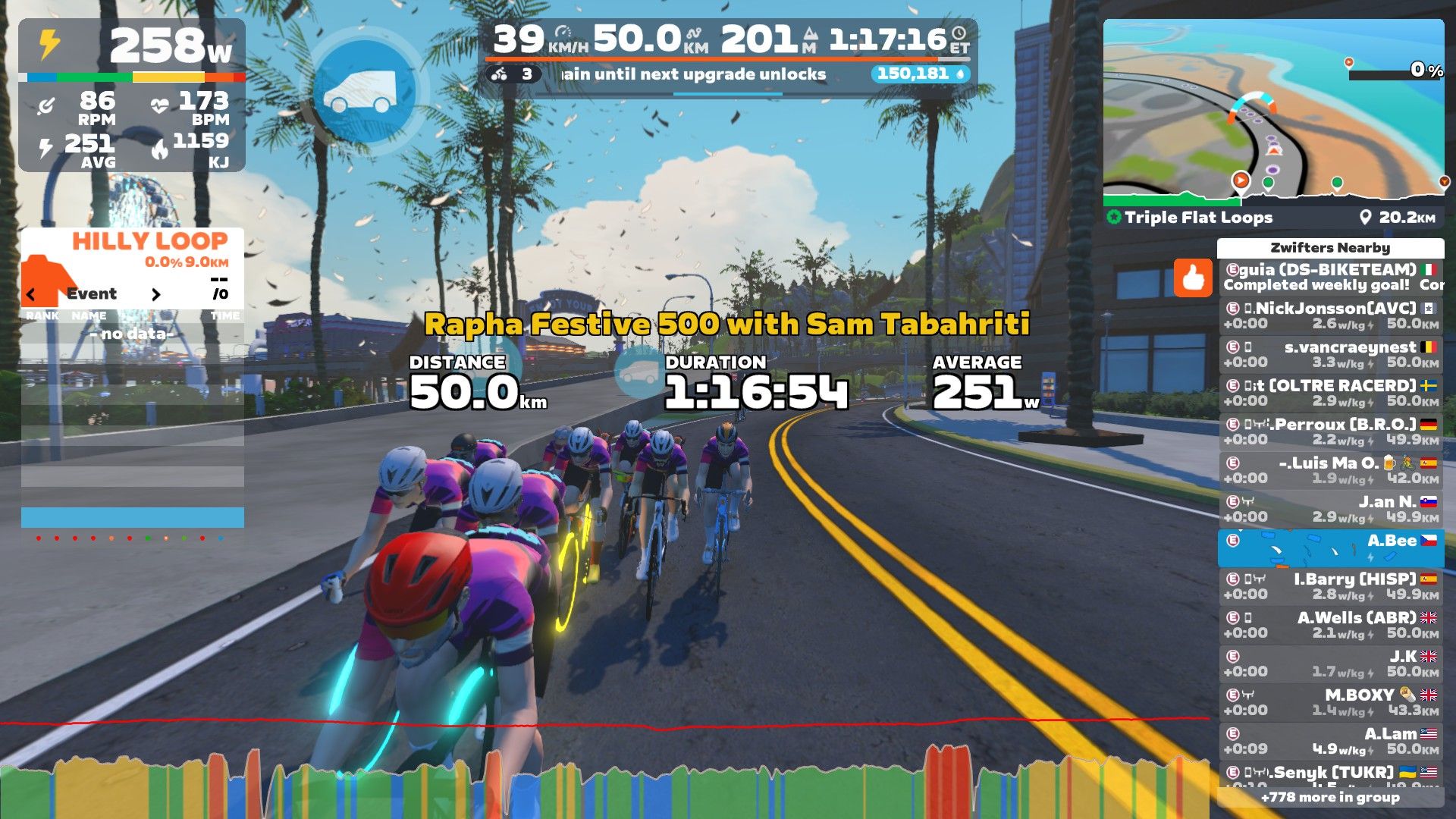Choose A.Lam from nearby riders list
Screen dimensions: 1456x819
point(1331,741)
